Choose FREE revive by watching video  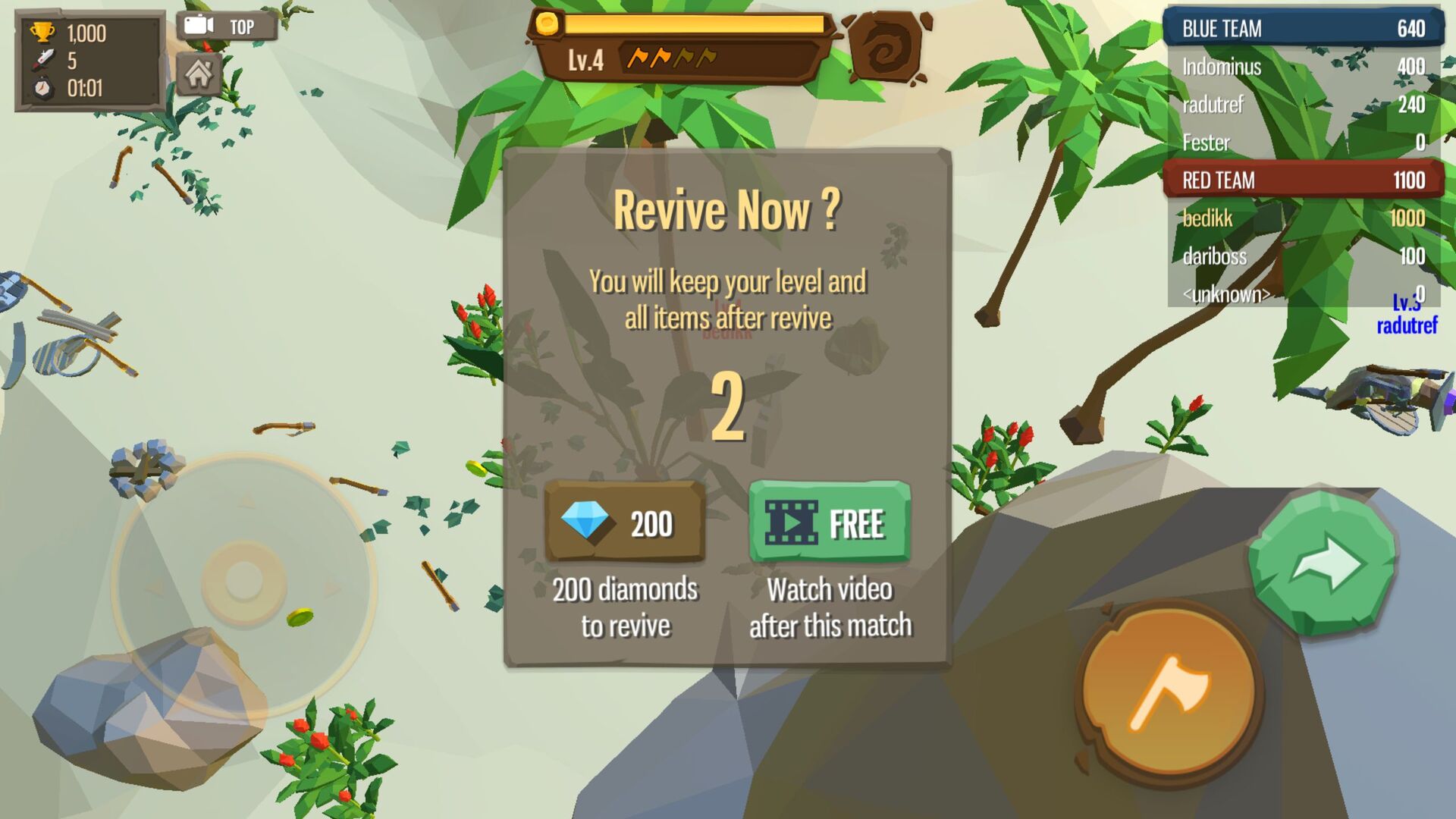tap(830, 521)
